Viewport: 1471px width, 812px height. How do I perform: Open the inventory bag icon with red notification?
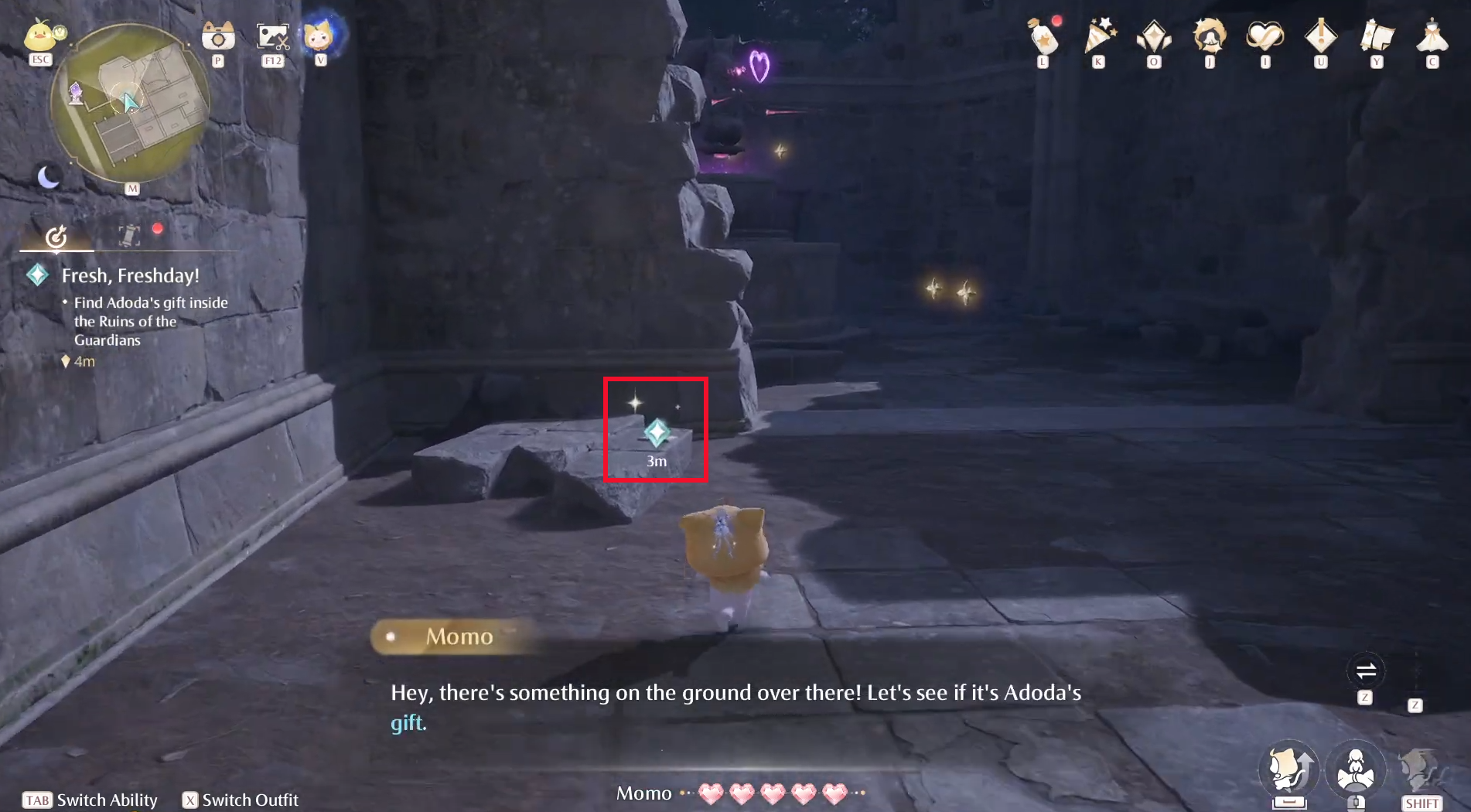1044,37
